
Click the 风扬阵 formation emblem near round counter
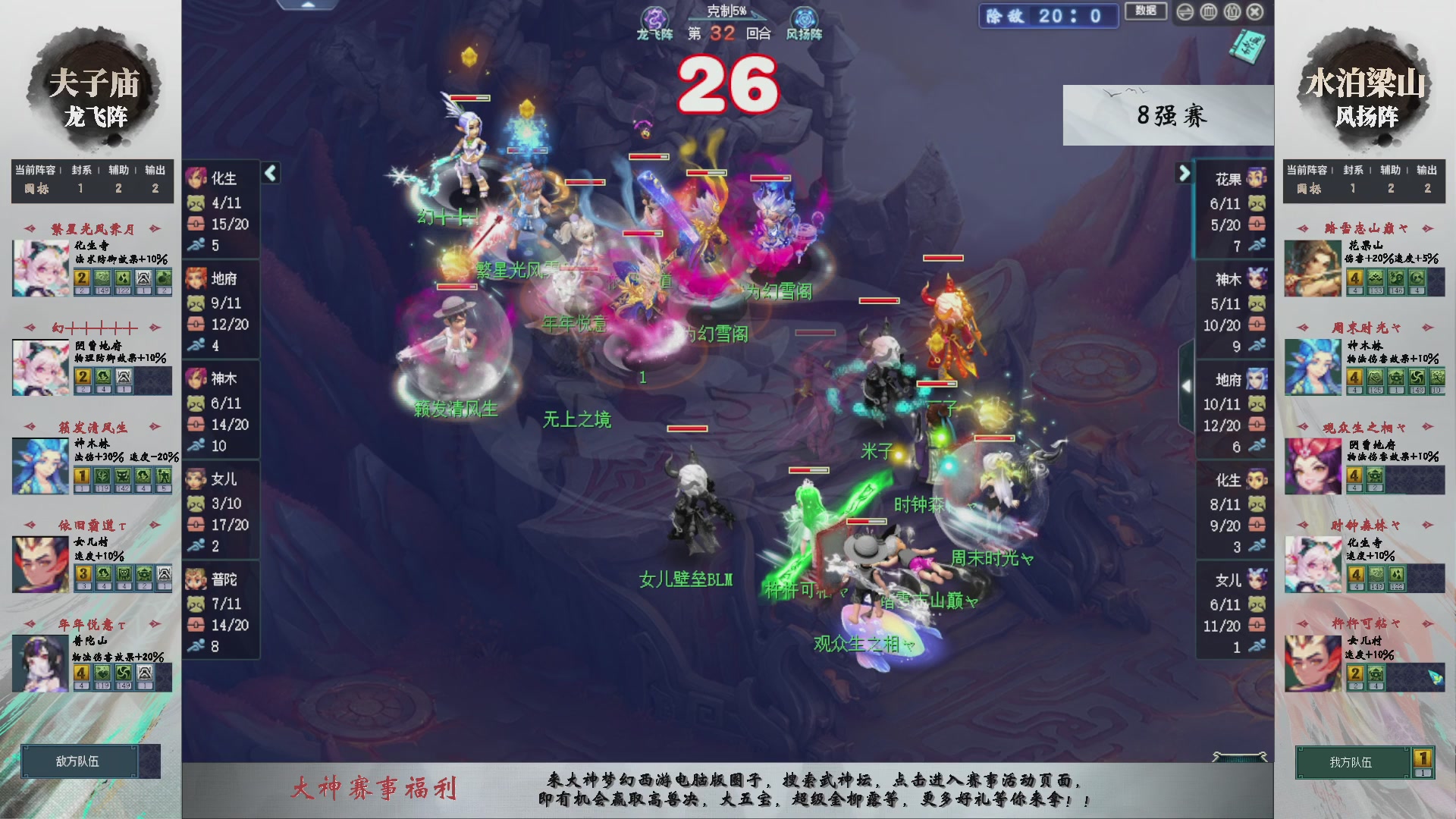coord(802,17)
